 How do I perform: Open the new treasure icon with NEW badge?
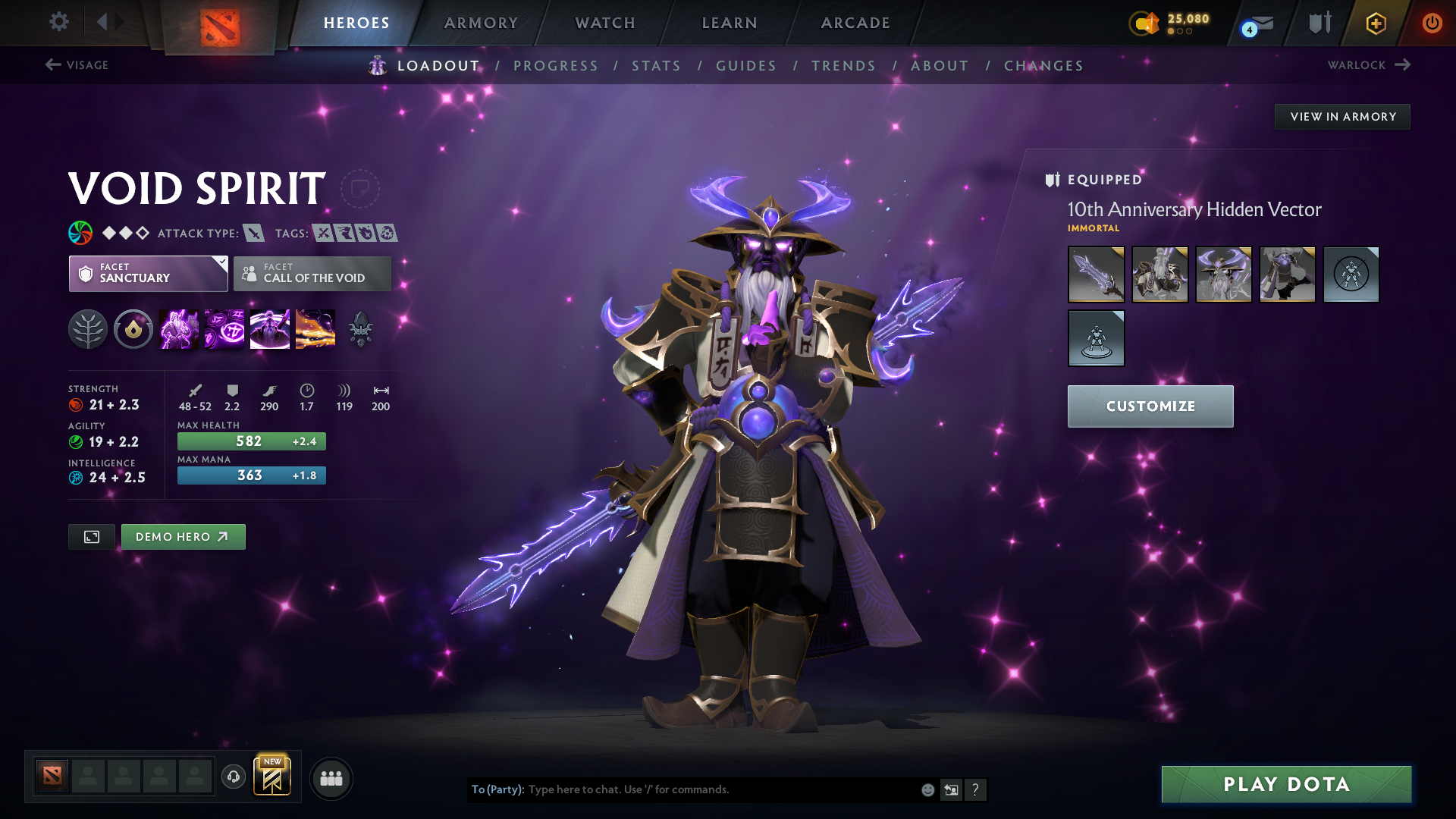[273, 777]
